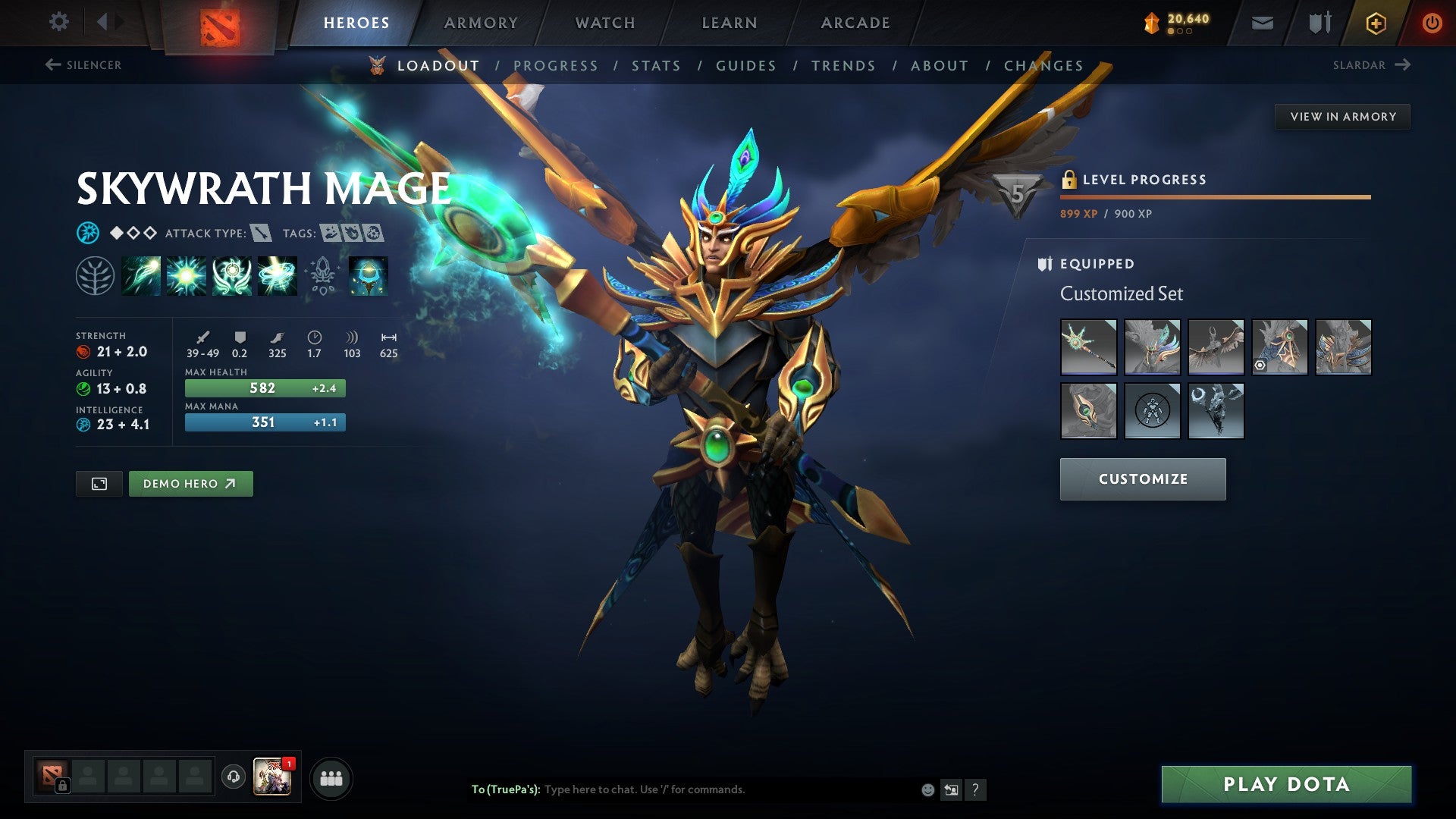Open the WATCH menu

(604, 22)
